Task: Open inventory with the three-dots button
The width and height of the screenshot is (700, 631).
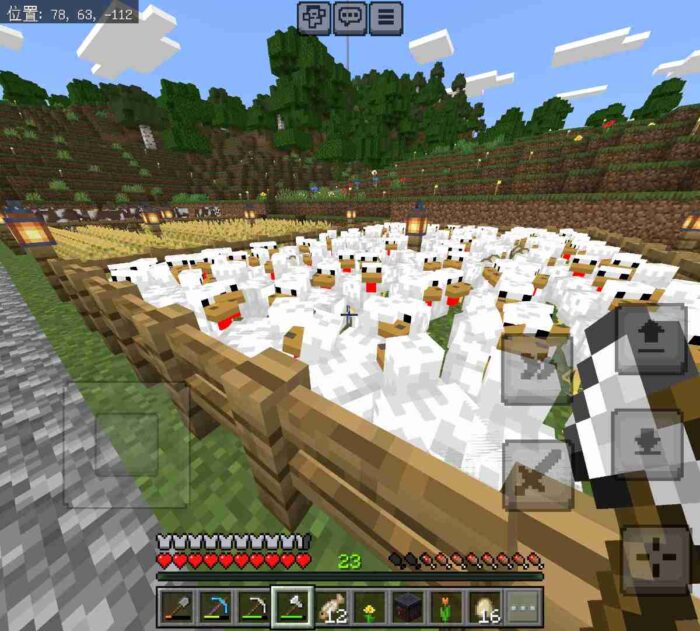Action: (523, 607)
